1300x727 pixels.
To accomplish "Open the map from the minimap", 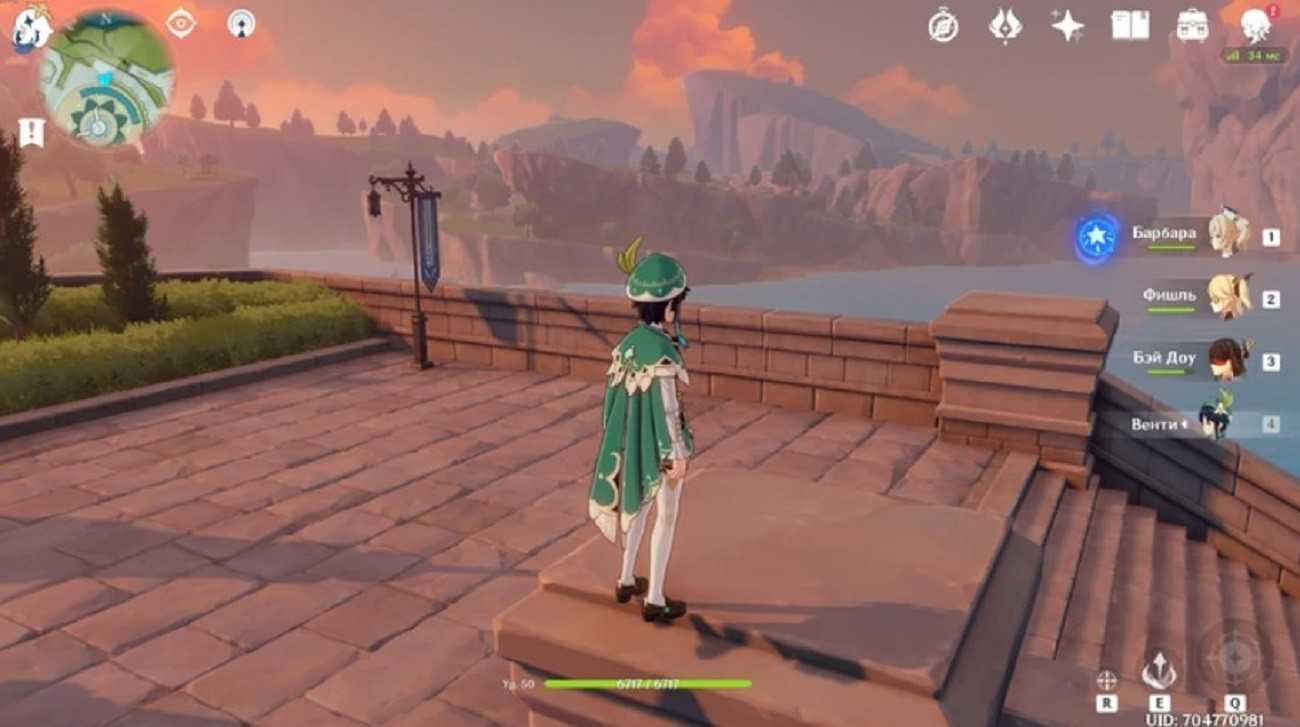I will coord(106,78).
